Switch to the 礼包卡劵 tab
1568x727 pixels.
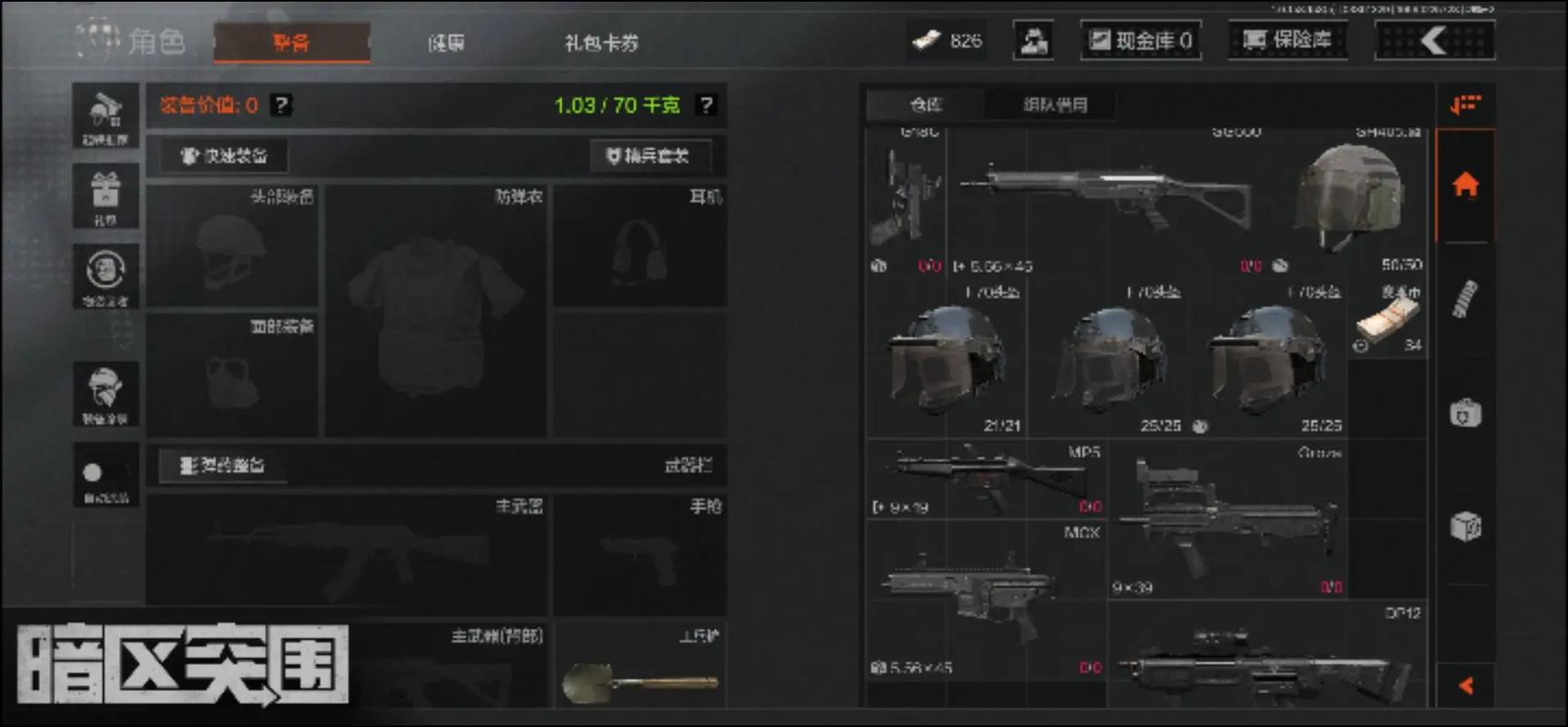click(600, 44)
